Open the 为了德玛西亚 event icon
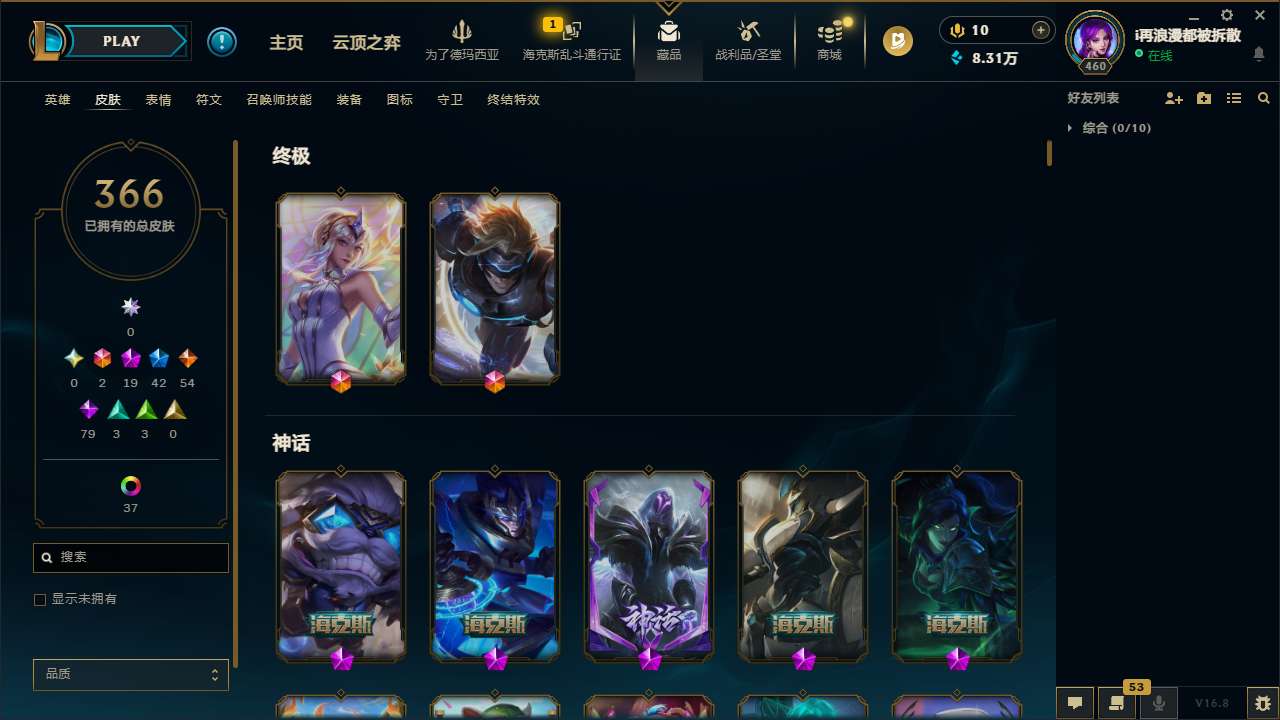1280x720 pixels. tap(461, 30)
